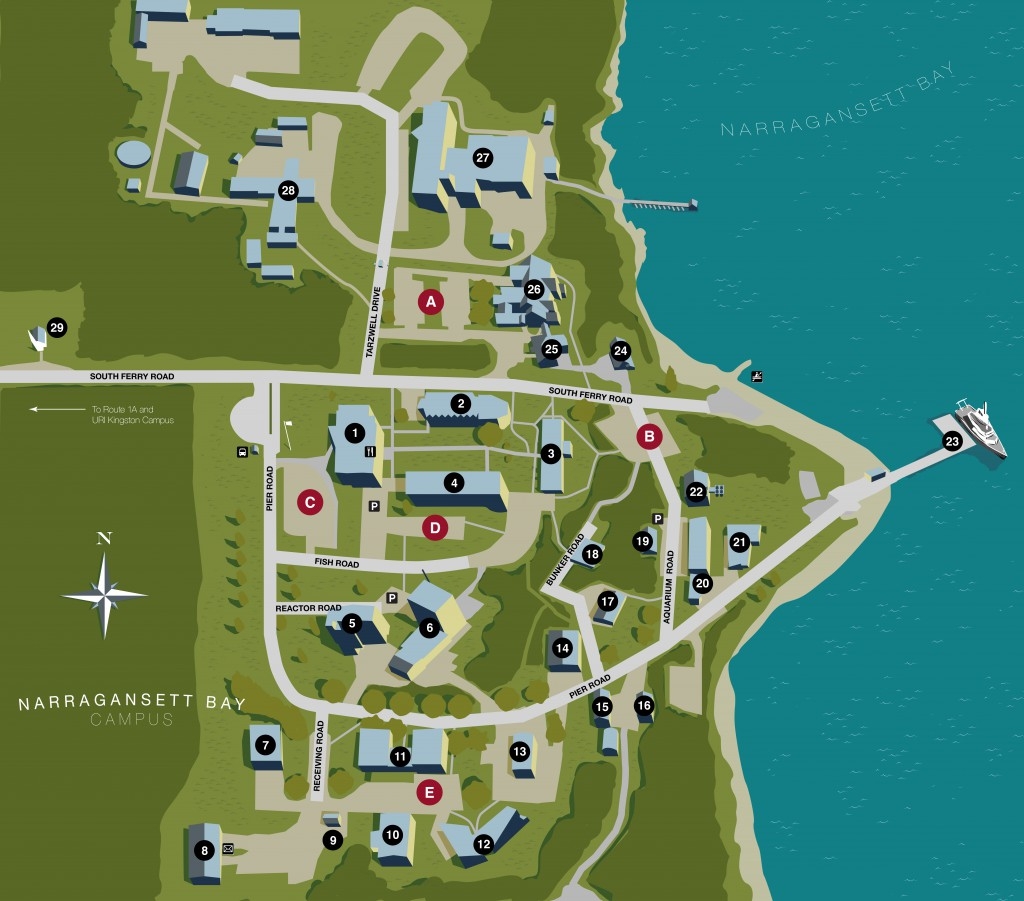The height and width of the screenshot is (901, 1024).
Task: Select satellite dish marker number 29
Action: pos(56,328)
